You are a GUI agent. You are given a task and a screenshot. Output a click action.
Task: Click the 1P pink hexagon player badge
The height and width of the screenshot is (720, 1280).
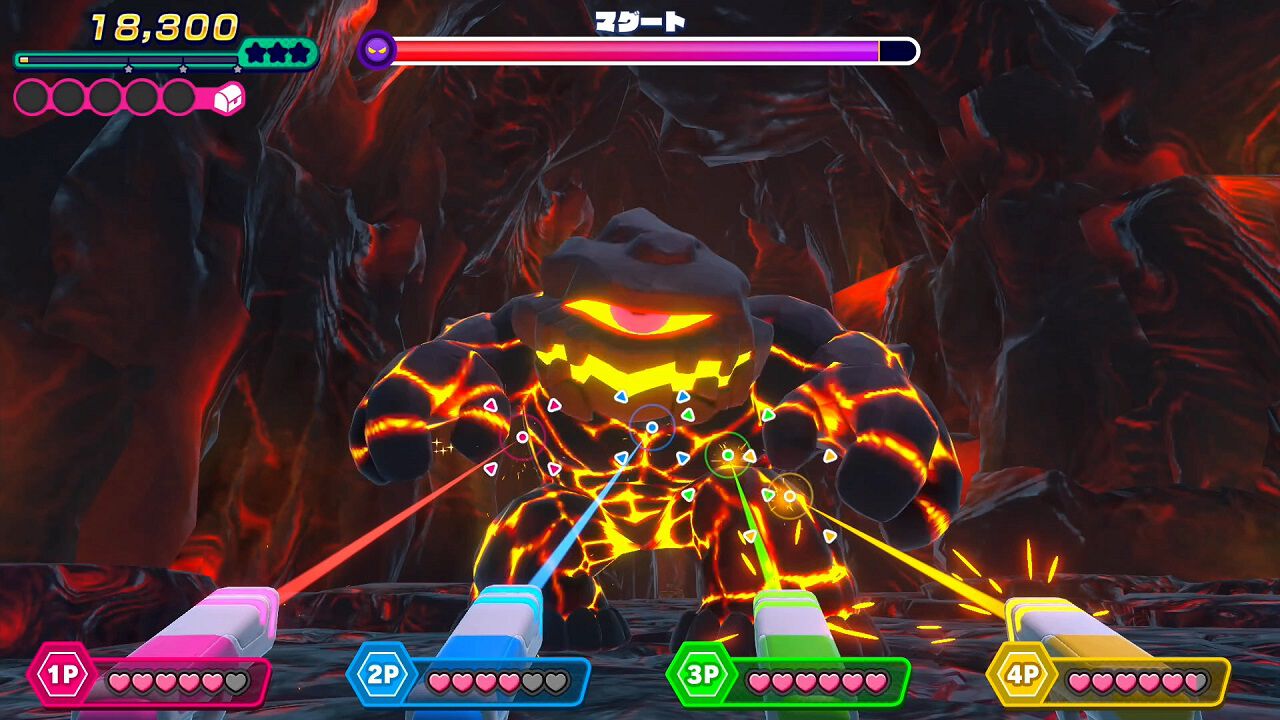click(x=60, y=675)
